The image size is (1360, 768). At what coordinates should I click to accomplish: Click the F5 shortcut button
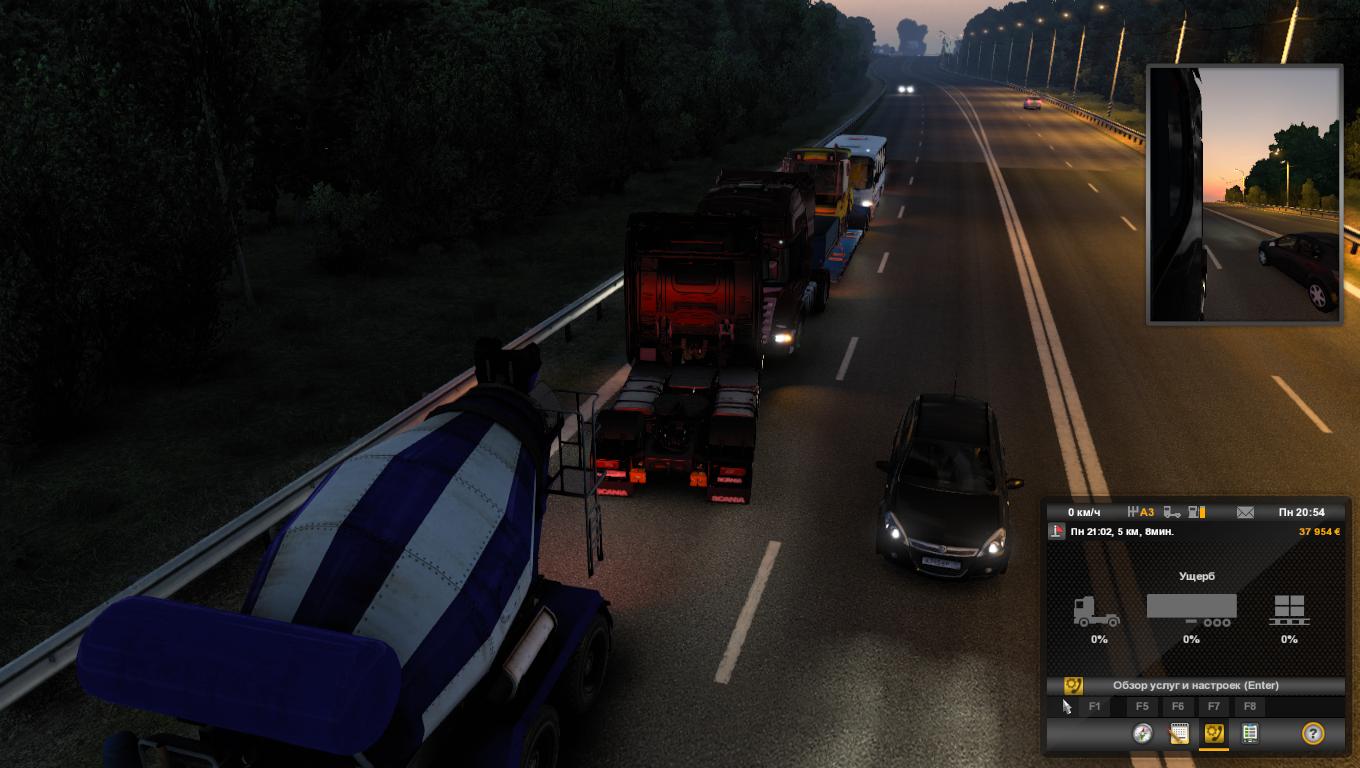click(1143, 707)
